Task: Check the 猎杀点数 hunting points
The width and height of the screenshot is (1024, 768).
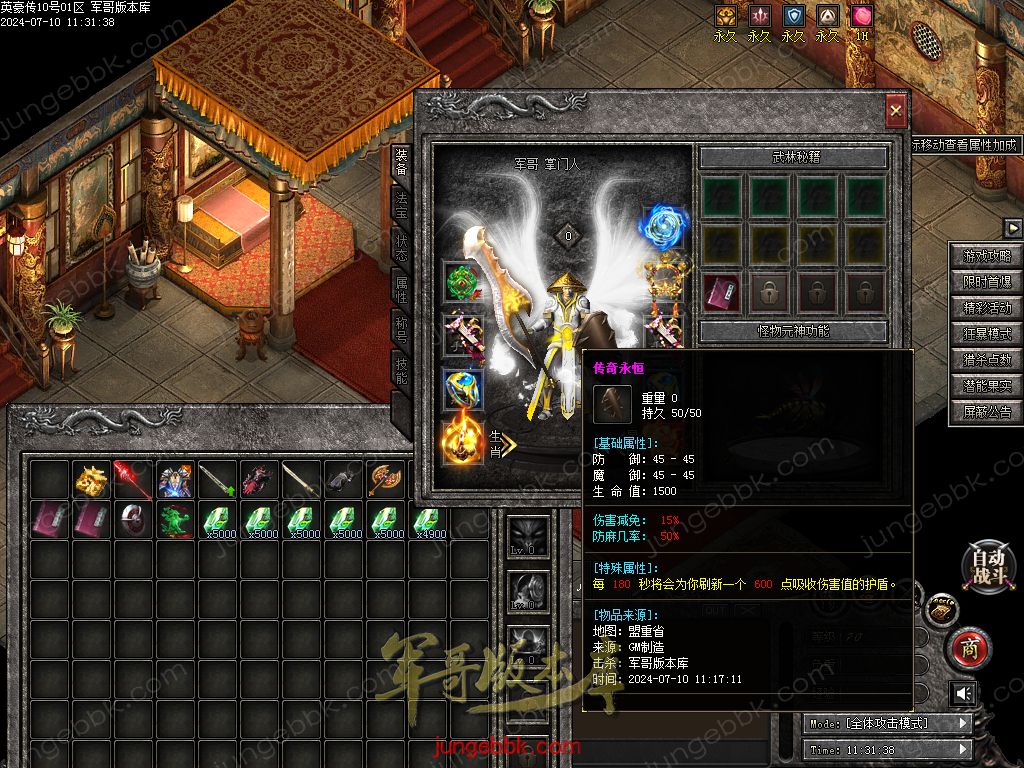Action: [987, 360]
